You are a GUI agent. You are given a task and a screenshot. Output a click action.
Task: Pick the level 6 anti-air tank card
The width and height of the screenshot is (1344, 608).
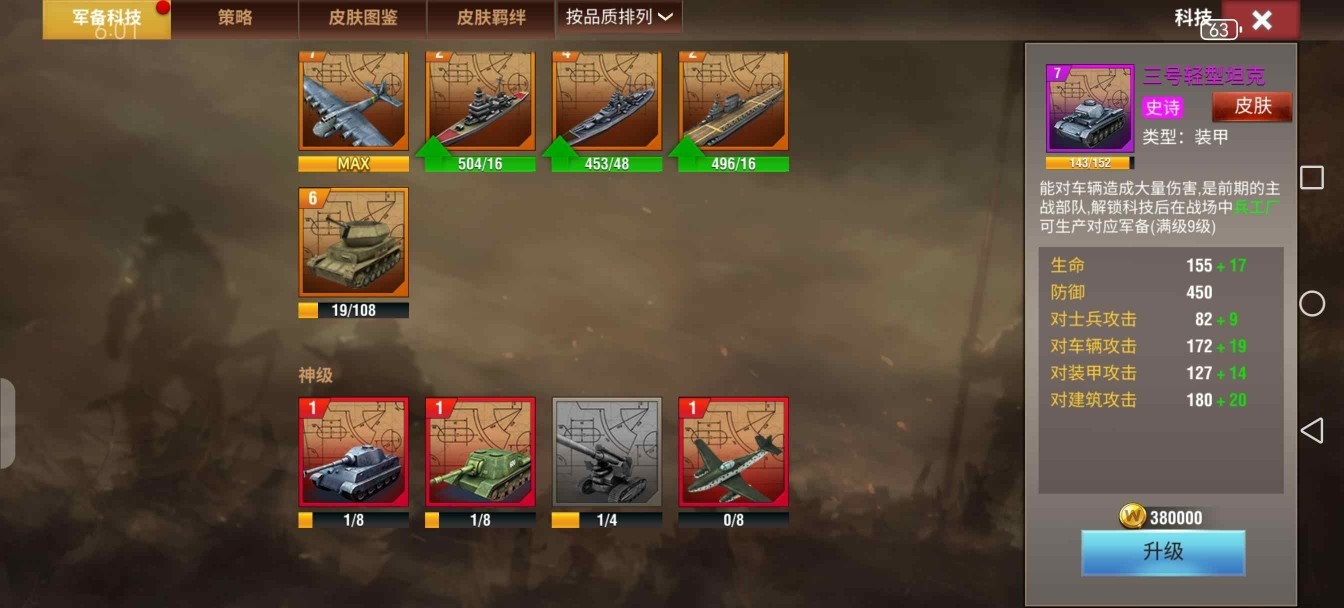pos(354,243)
